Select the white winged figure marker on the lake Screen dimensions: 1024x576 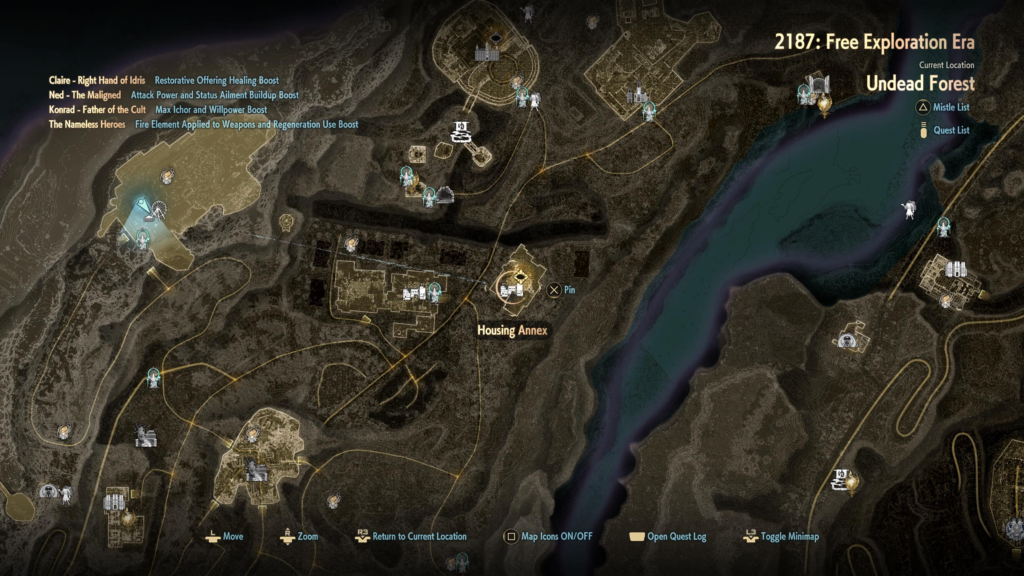point(909,210)
